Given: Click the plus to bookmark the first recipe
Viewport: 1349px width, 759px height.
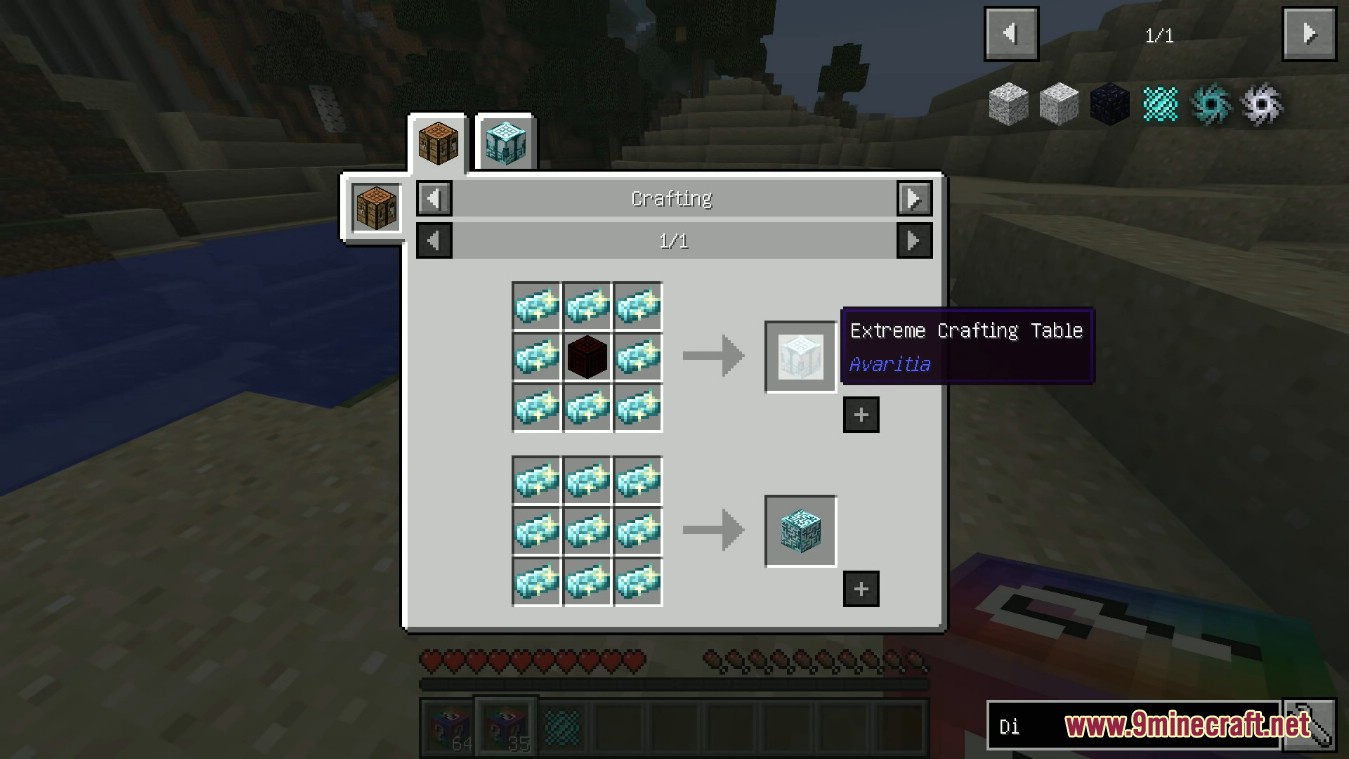Looking at the screenshot, I should click(x=861, y=414).
